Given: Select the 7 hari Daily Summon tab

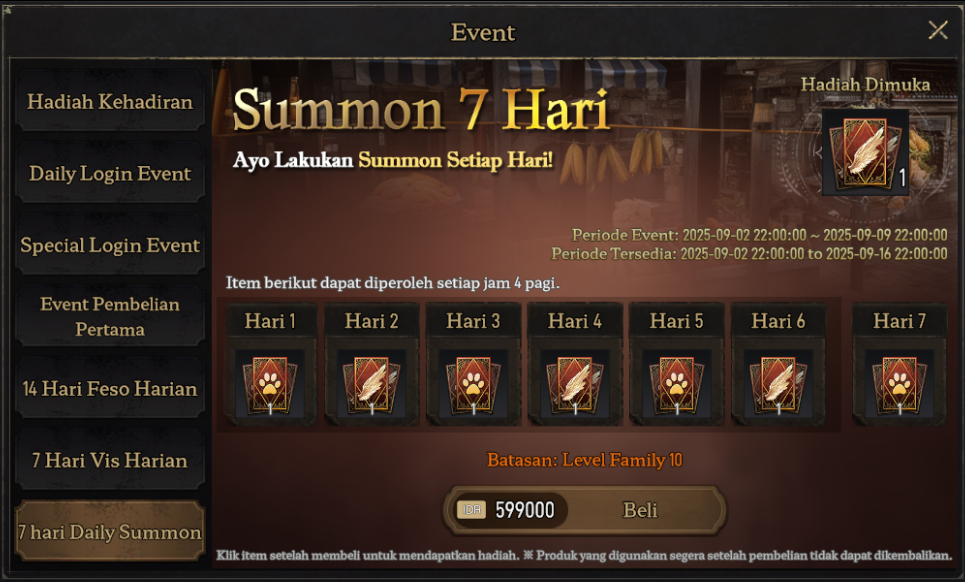Looking at the screenshot, I should (110, 532).
